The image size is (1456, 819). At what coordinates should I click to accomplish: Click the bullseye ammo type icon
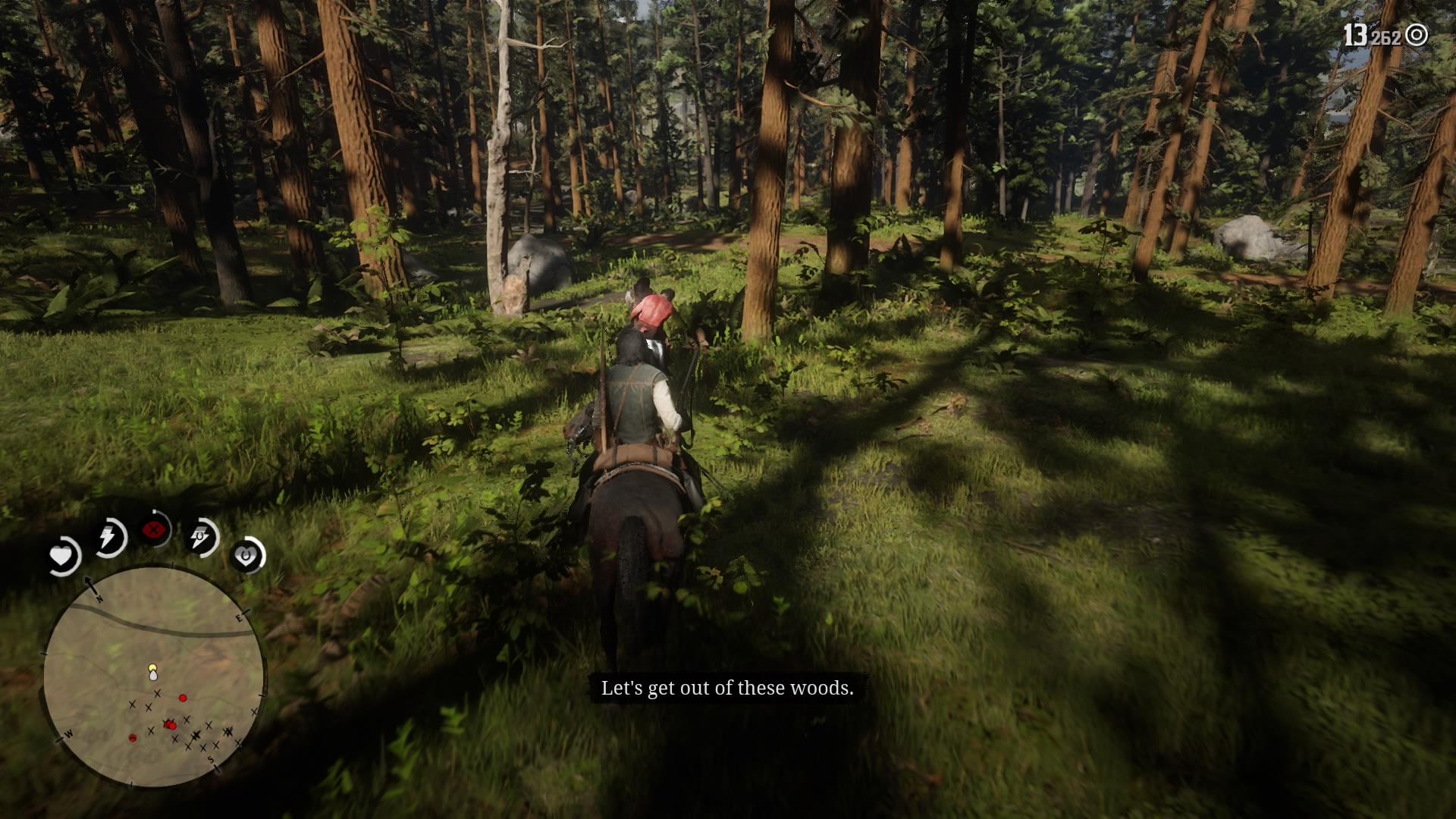[1417, 35]
